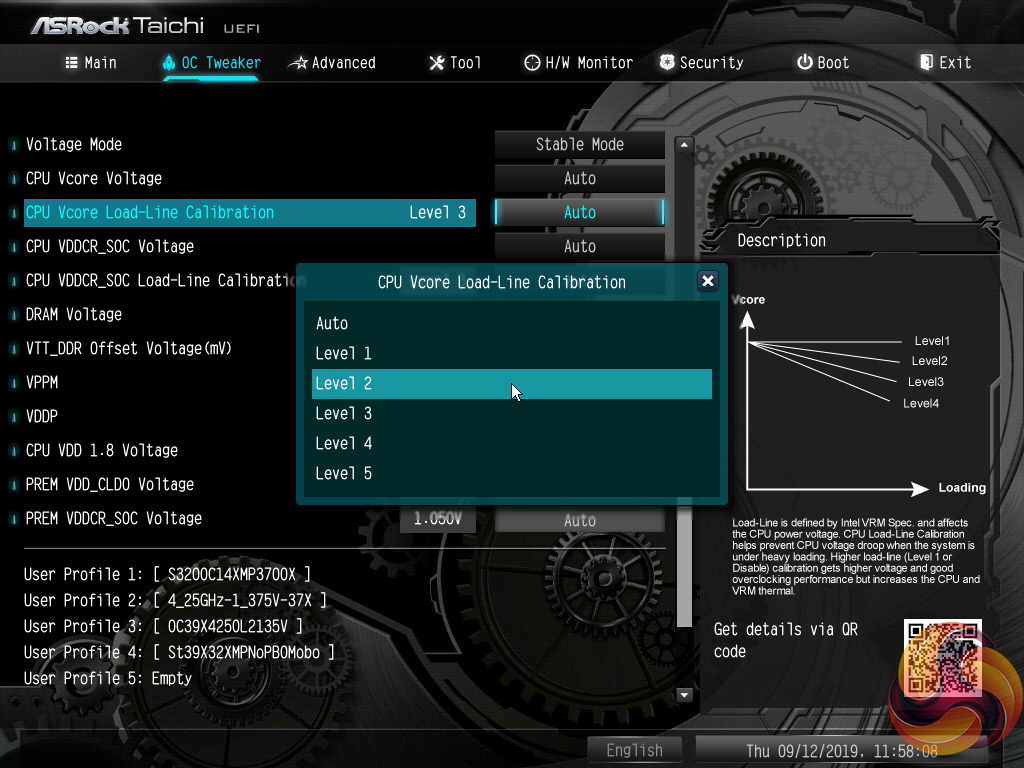Close the Load-Line Calibration popup
The width and height of the screenshot is (1024, 768).
[x=708, y=281]
